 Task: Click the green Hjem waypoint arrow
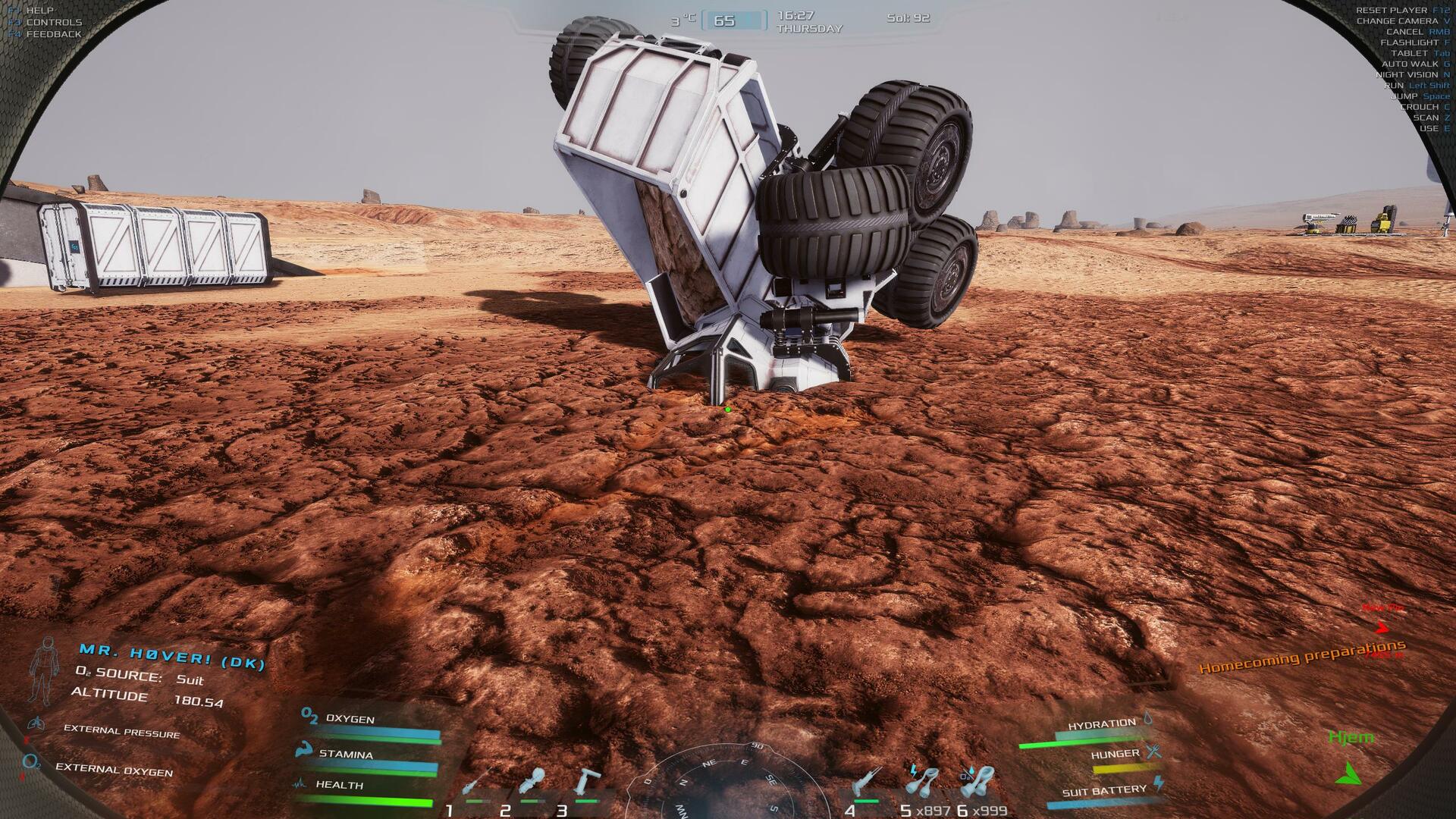(1349, 773)
